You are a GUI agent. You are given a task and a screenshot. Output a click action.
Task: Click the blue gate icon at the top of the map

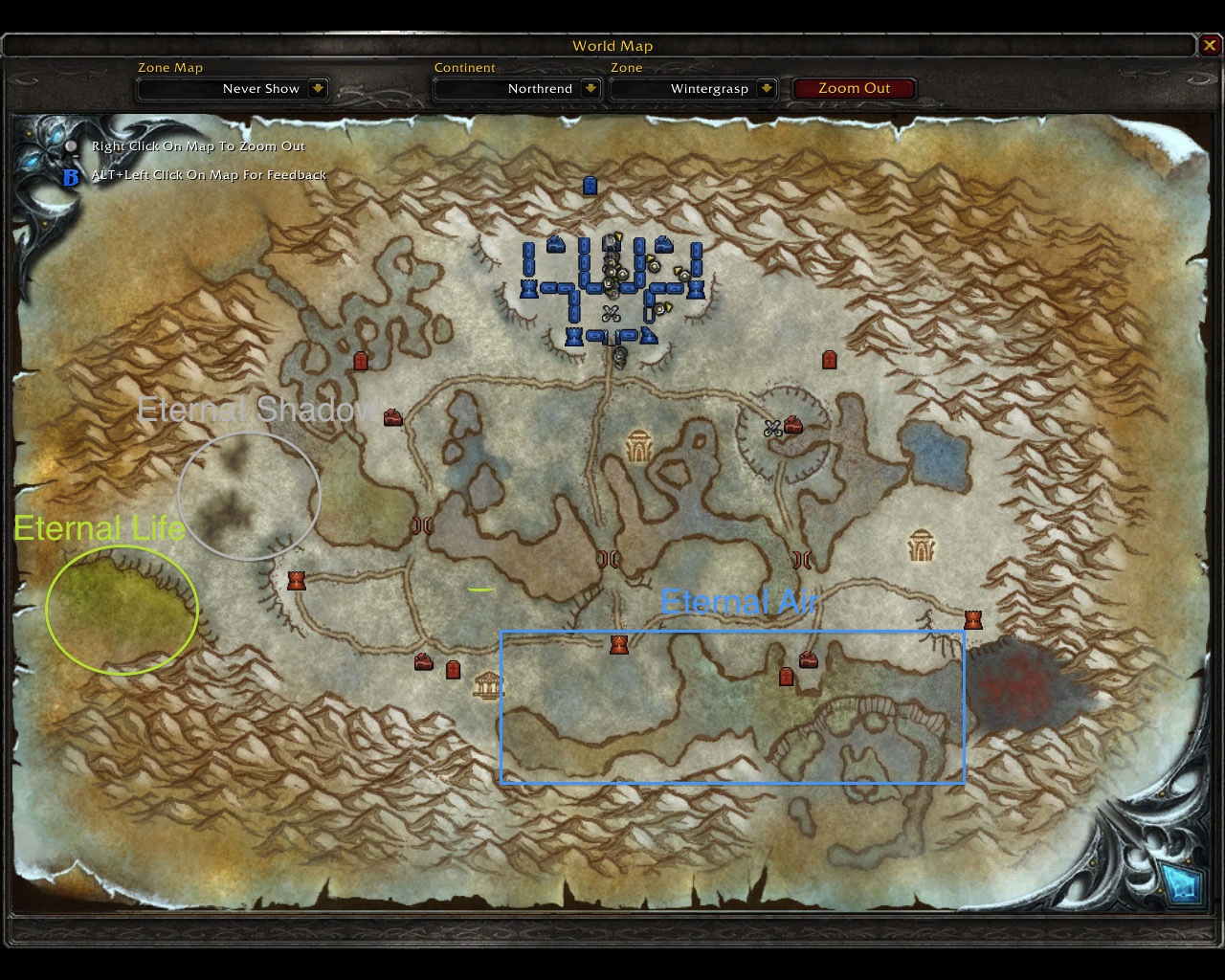[x=589, y=185]
